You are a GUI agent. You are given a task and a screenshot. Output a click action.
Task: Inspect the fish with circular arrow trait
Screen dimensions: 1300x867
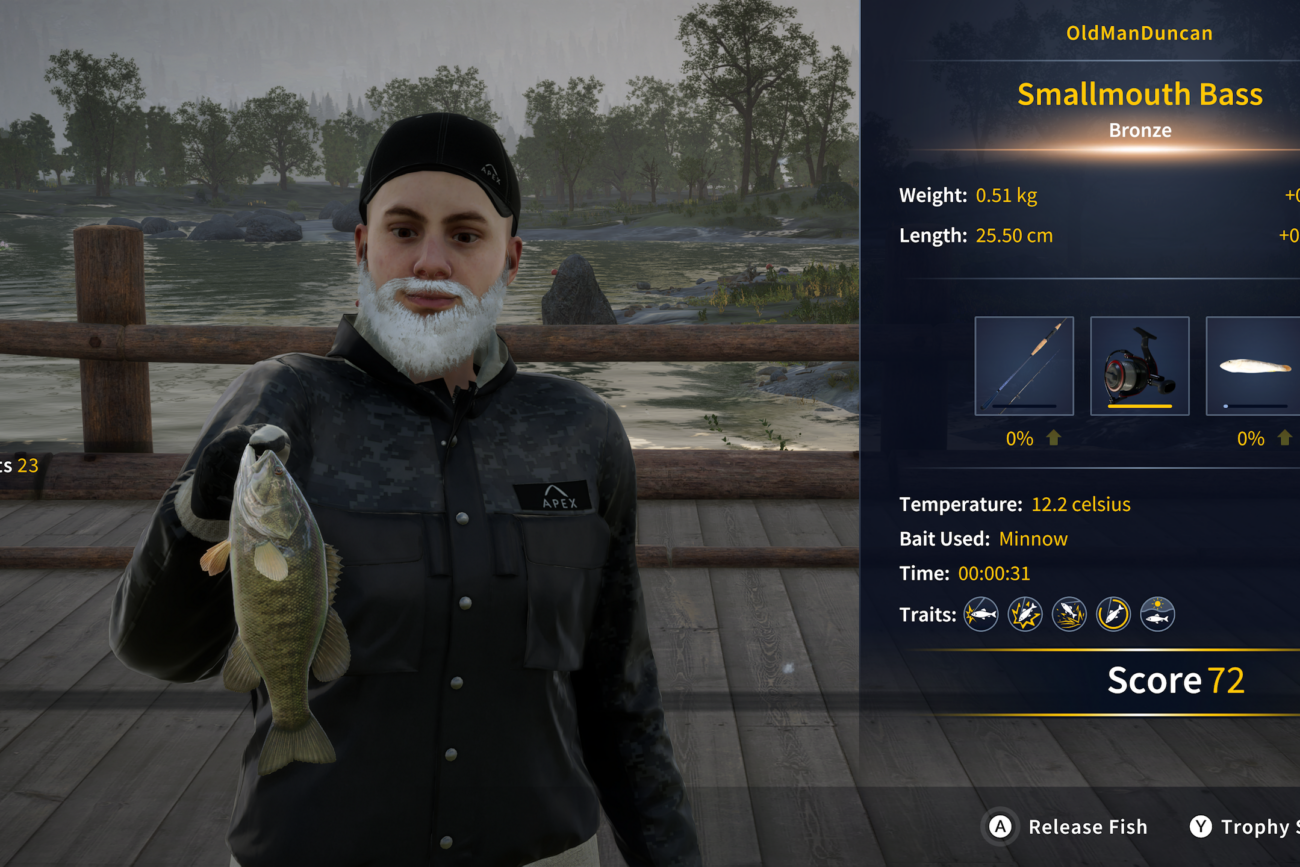tap(1113, 614)
